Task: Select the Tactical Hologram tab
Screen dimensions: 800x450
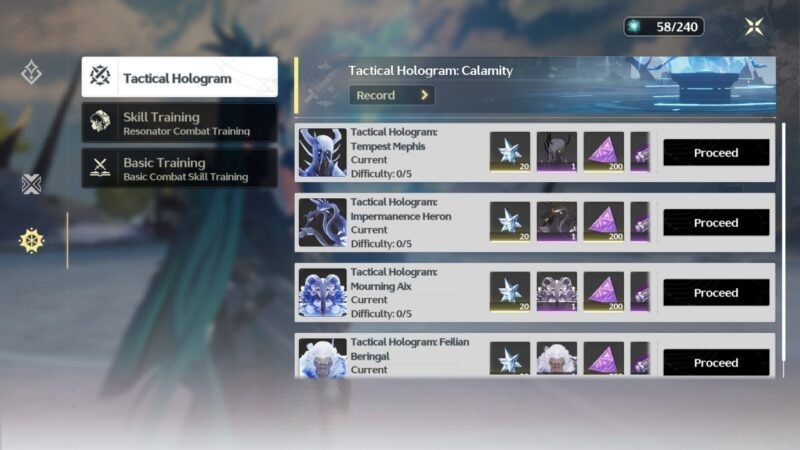Action: point(180,77)
